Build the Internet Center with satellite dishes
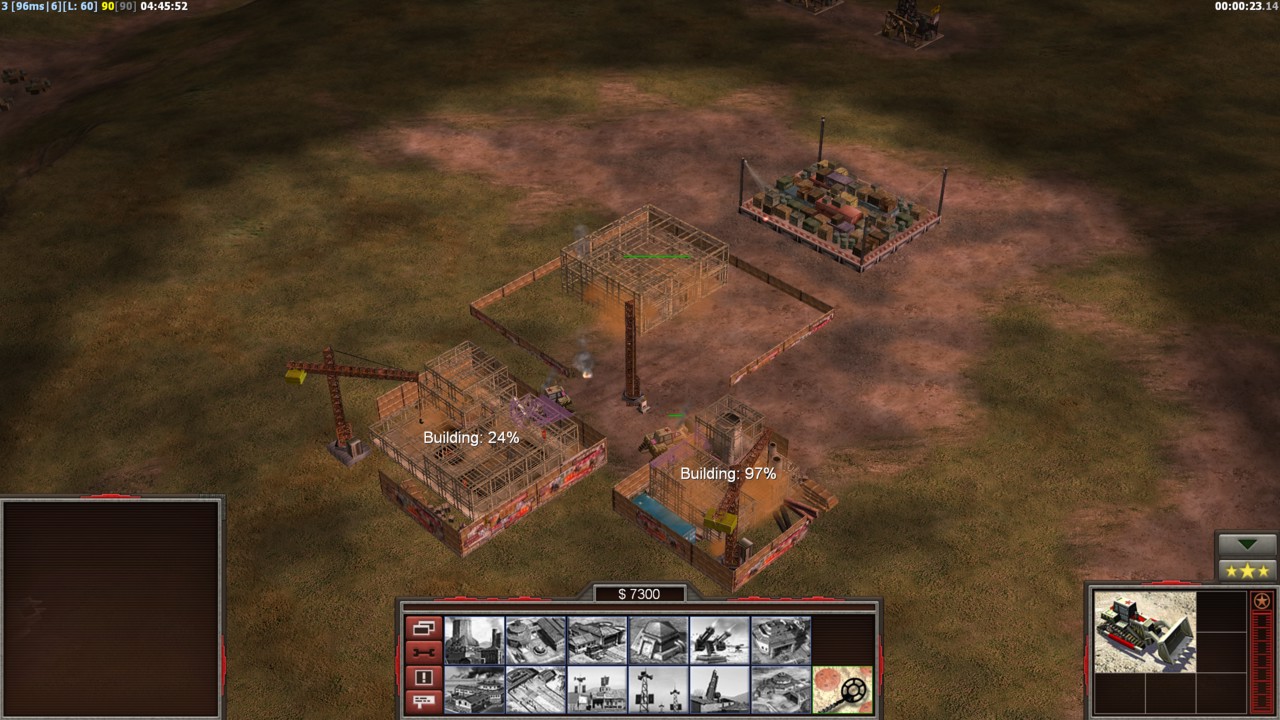The height and width of the screenshot is (720, 1280). [x=598, y=690]
